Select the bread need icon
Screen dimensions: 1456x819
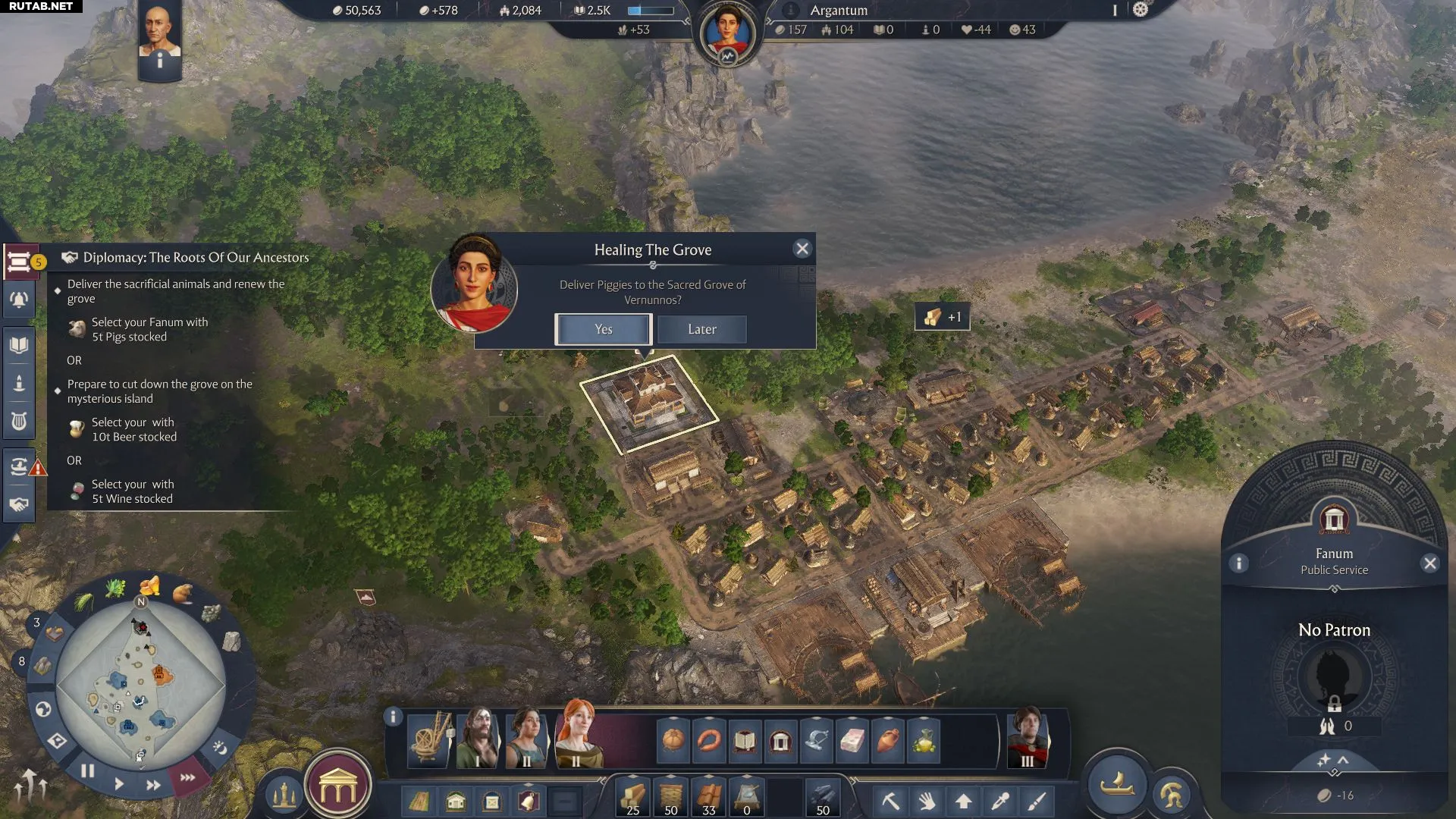pyautogui.click(x=673, y=740)
